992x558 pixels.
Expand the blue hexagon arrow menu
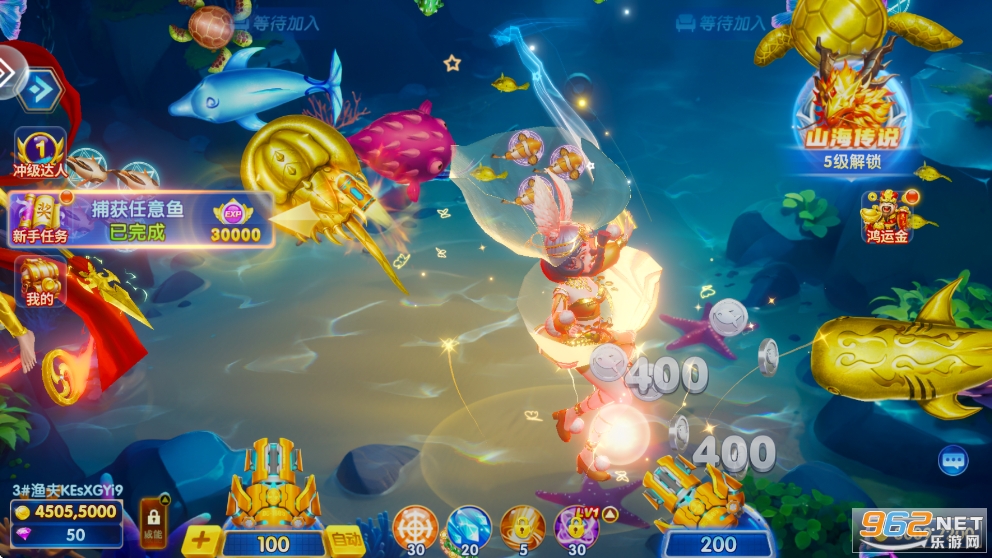click(x=38, y=91)
